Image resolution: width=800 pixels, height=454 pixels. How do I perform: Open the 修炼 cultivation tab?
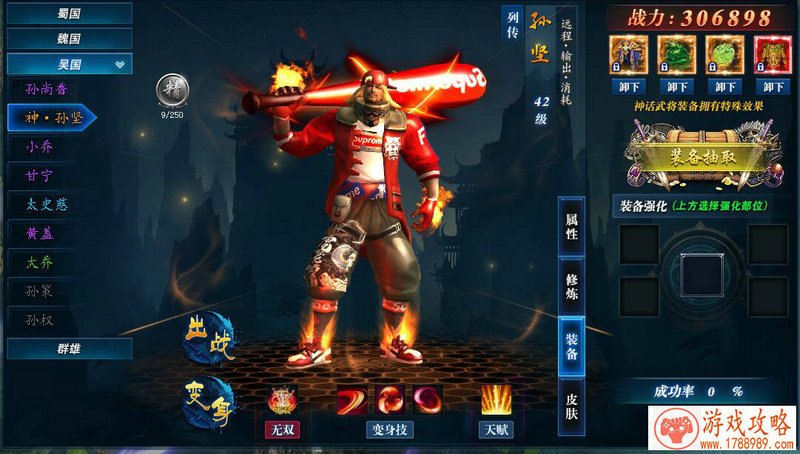click(x=572, y=287)
